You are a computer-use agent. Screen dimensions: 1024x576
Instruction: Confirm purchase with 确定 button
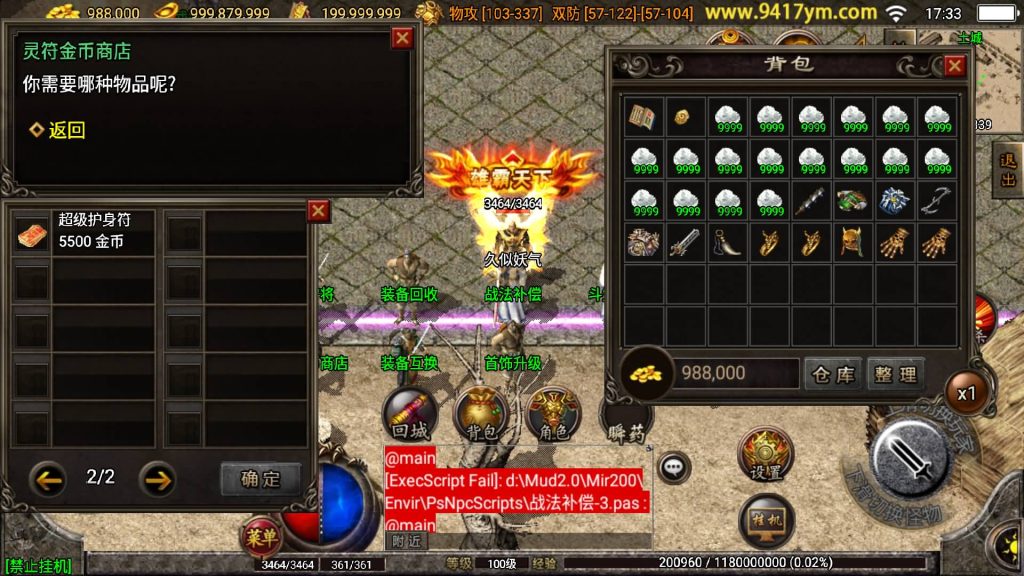[260, 478]
